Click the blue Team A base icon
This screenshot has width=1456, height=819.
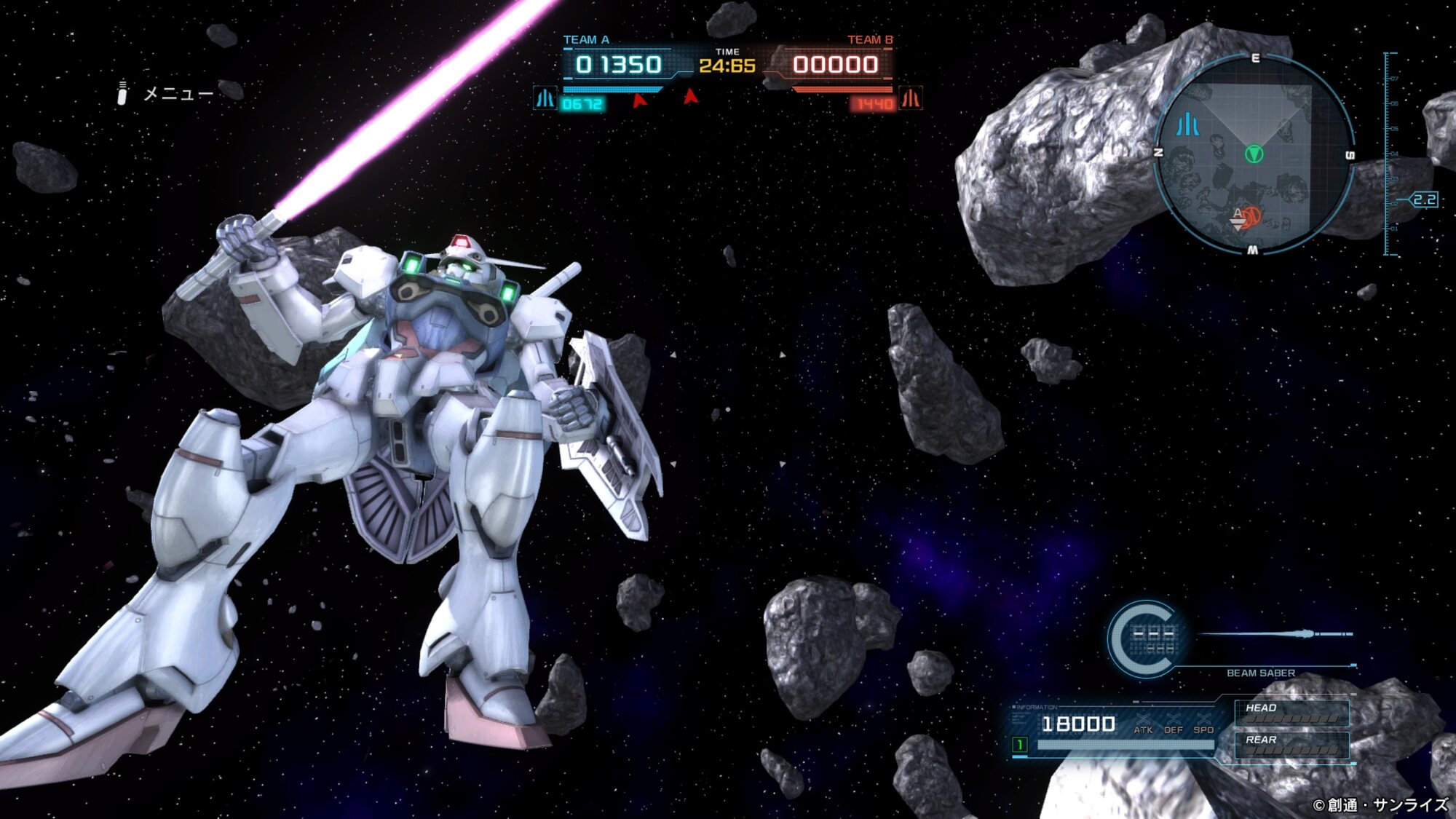(x=545, y=98)
